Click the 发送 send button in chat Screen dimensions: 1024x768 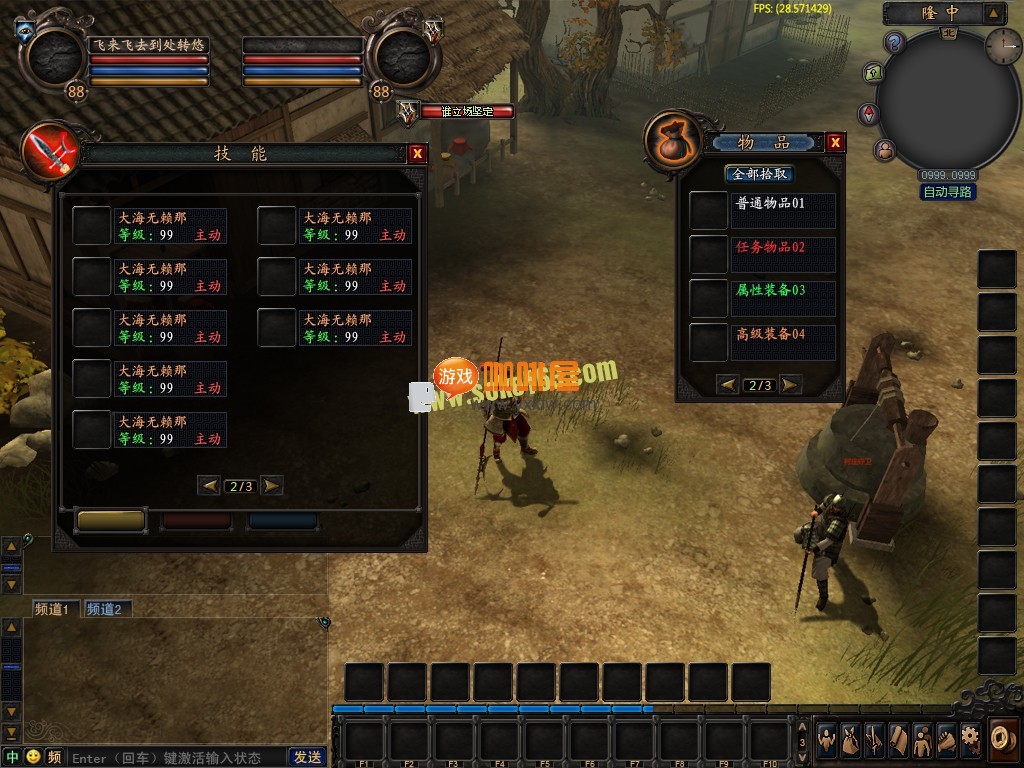pyautogui.click(x=307, y=757)
